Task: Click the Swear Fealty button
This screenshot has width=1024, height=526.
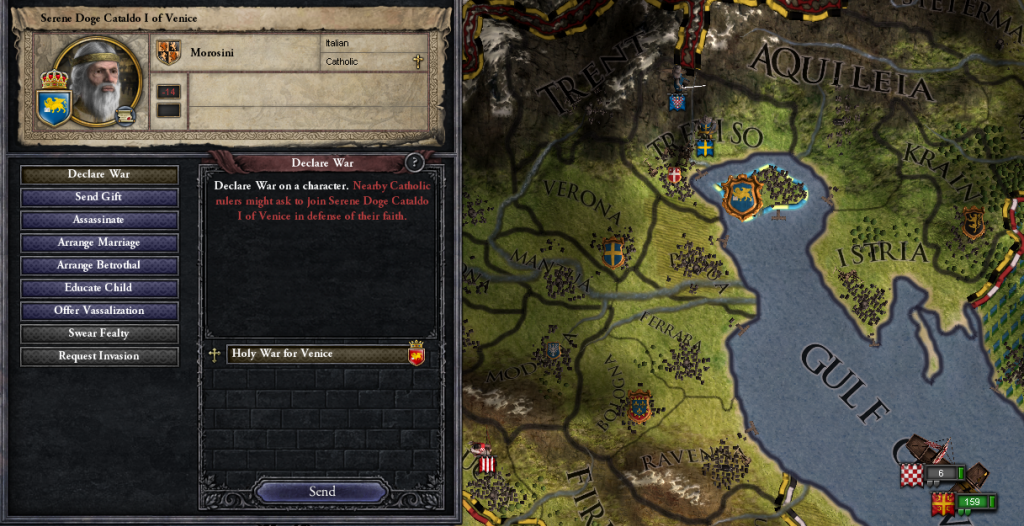Action: pos(99,333)
